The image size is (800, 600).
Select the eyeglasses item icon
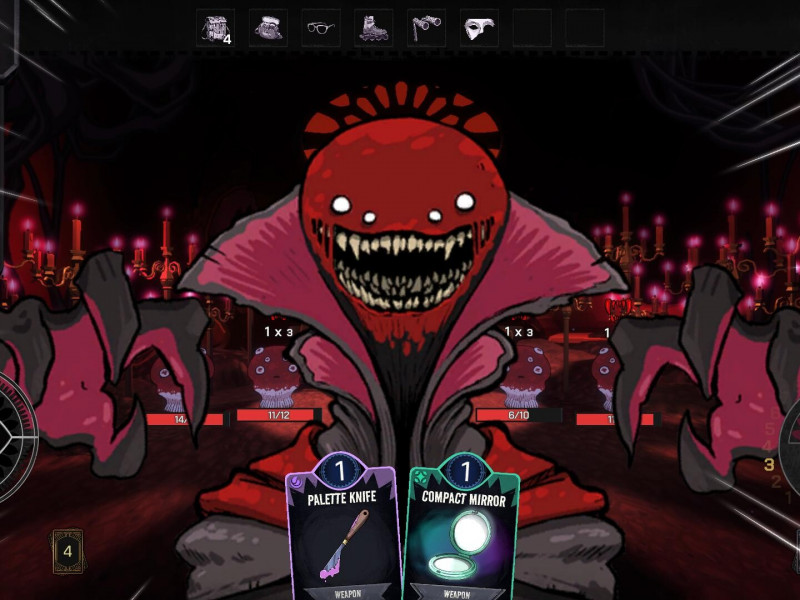(321, 28)
